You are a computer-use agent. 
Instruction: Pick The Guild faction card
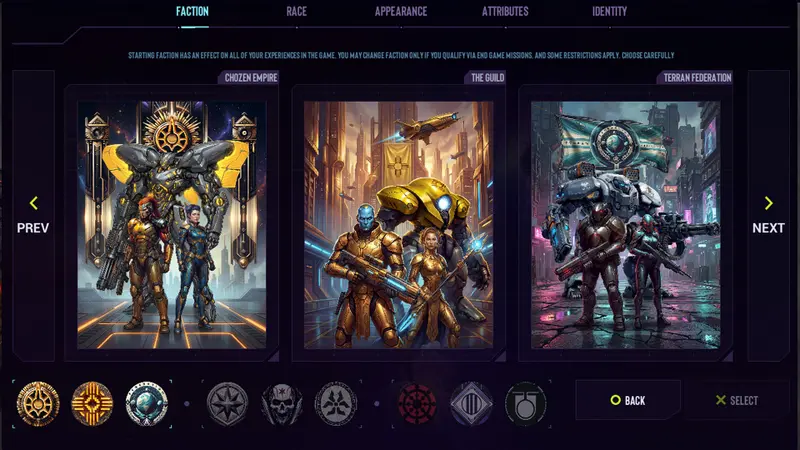coord(398,224)
